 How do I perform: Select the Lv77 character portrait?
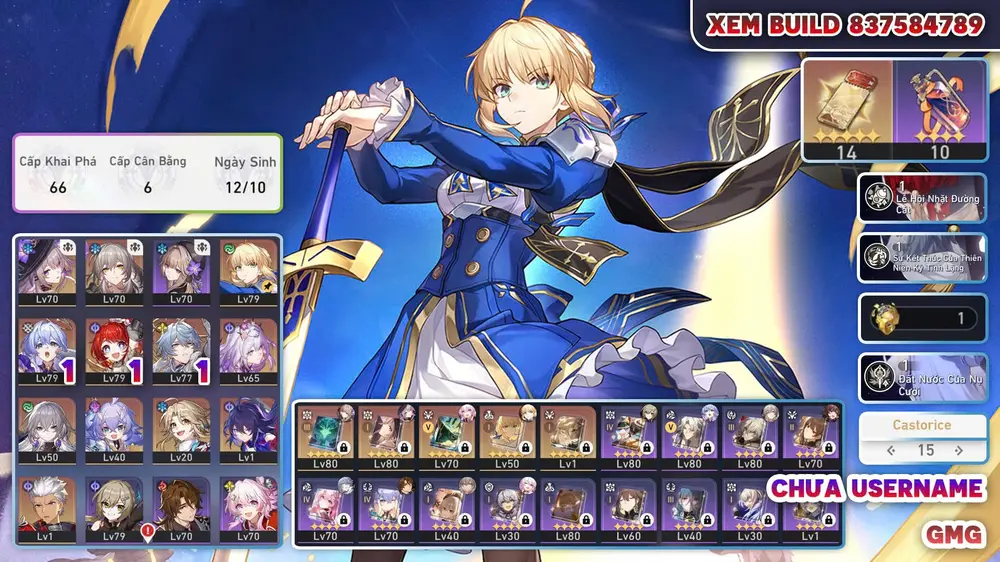point(181,350)
